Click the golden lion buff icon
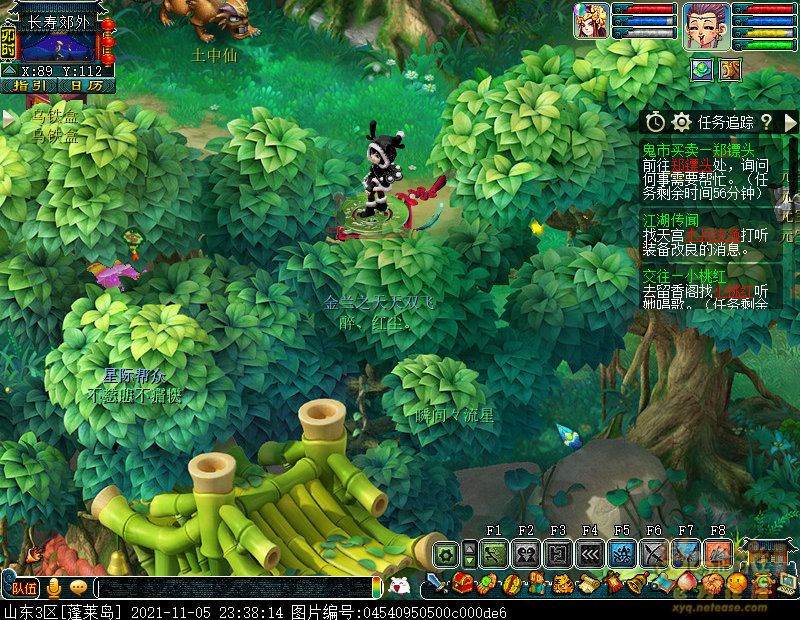 click(731, 68)
